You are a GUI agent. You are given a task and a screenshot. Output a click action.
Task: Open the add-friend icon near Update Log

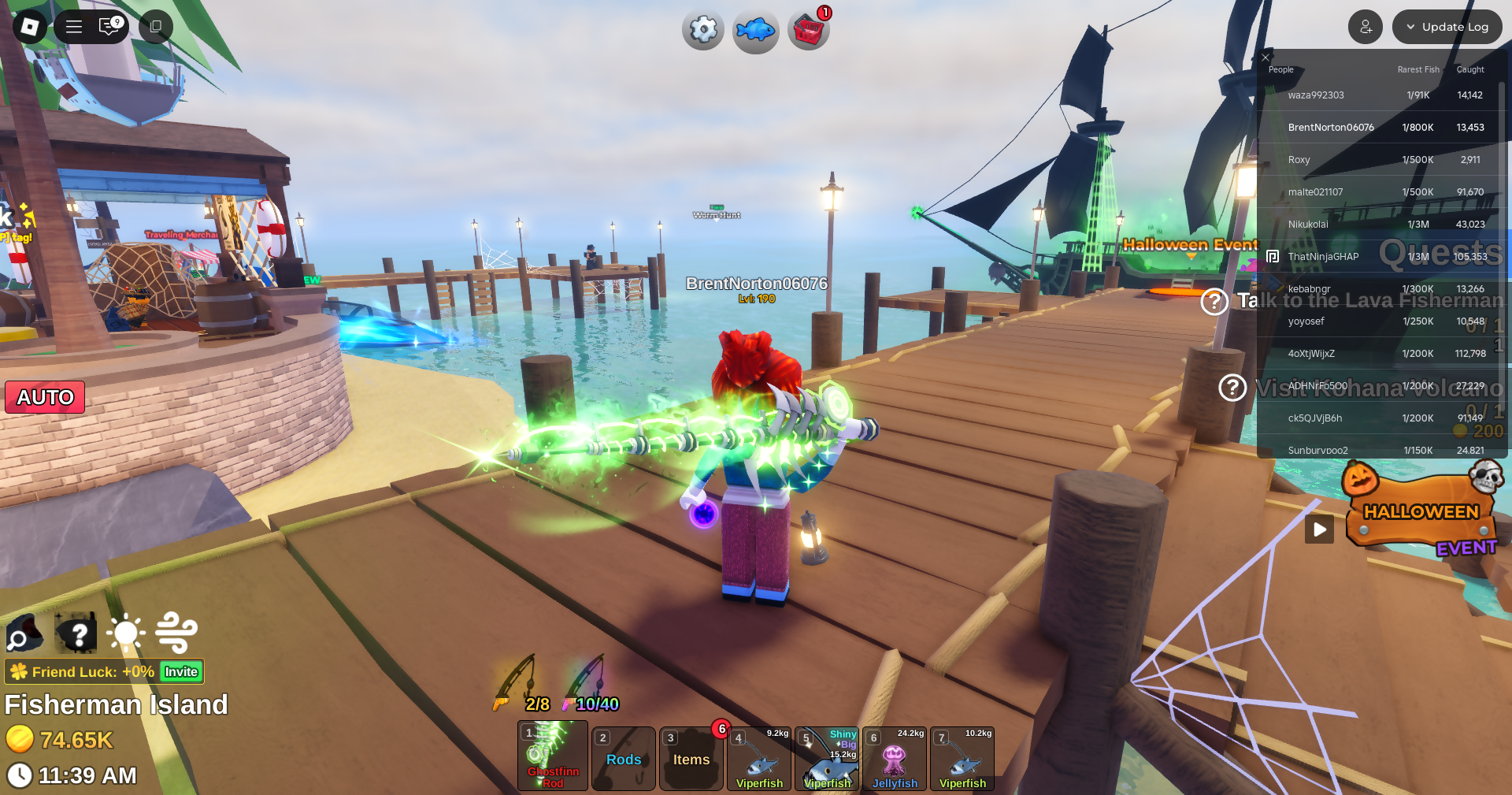(1365, 27)
